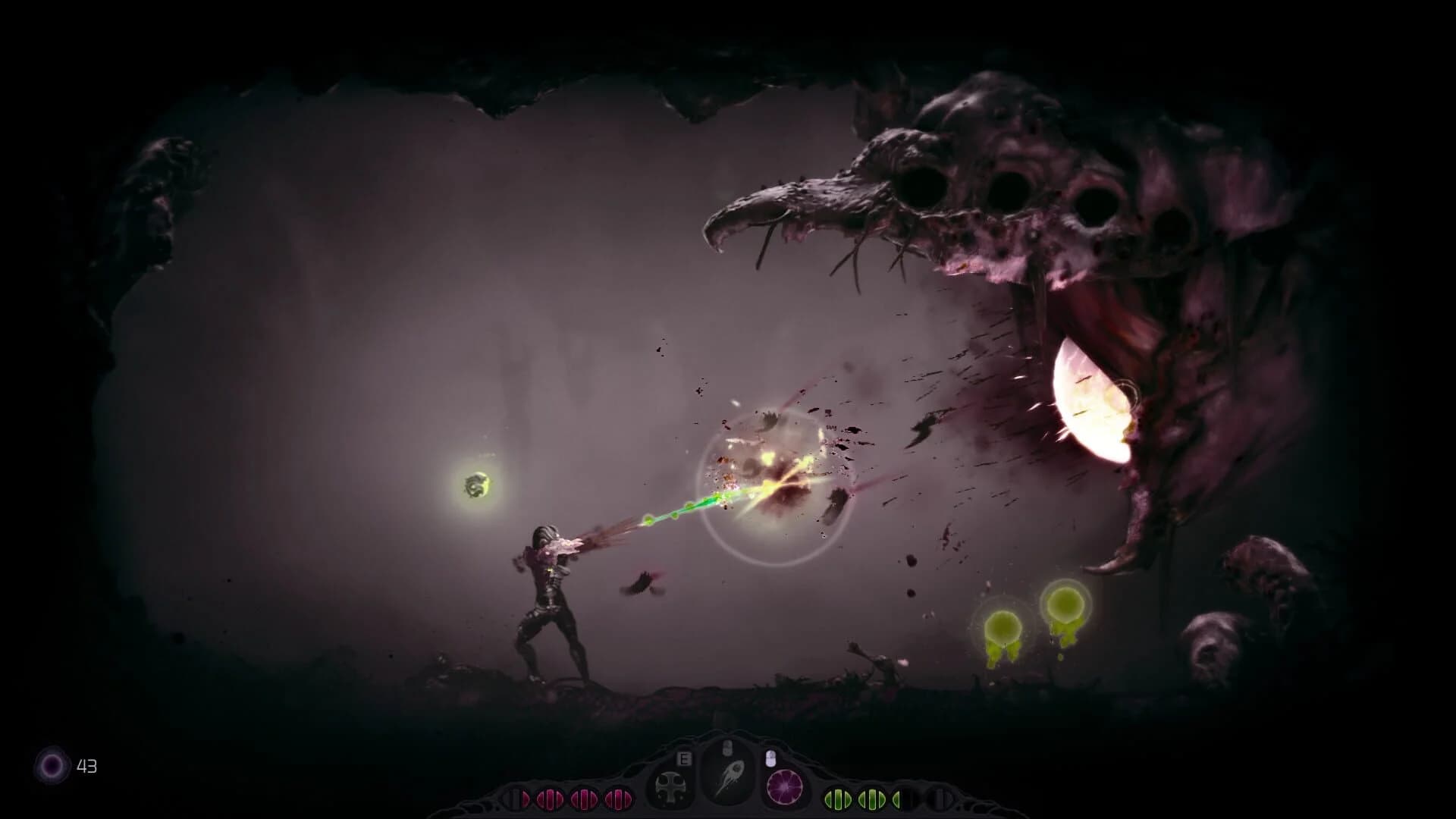
Task: Click the currency counter showing 43
Action: (x=88, y=766)
